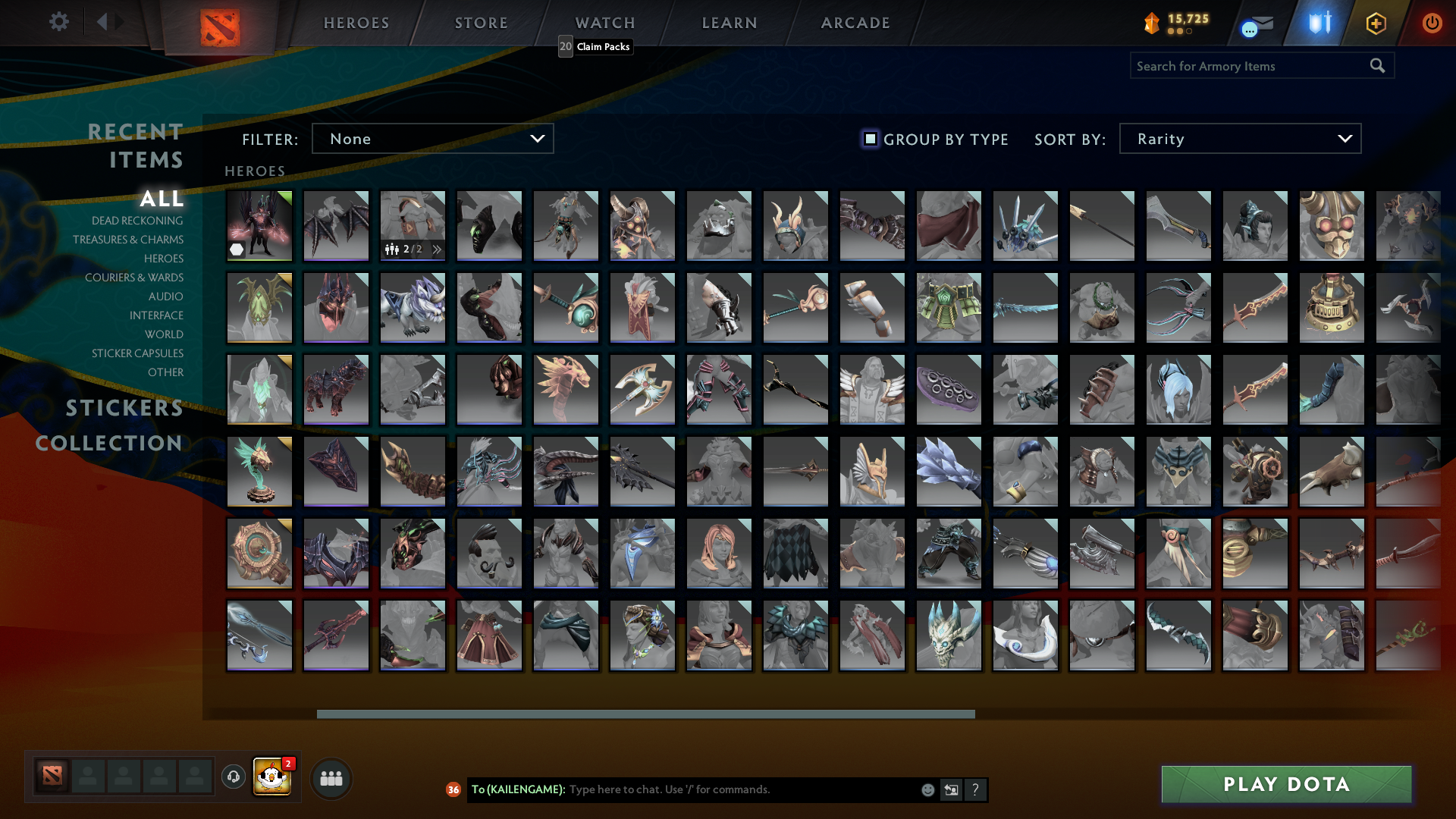1456x819 pixels.
Task: Open the friends list icon
Action: (331, 777)
